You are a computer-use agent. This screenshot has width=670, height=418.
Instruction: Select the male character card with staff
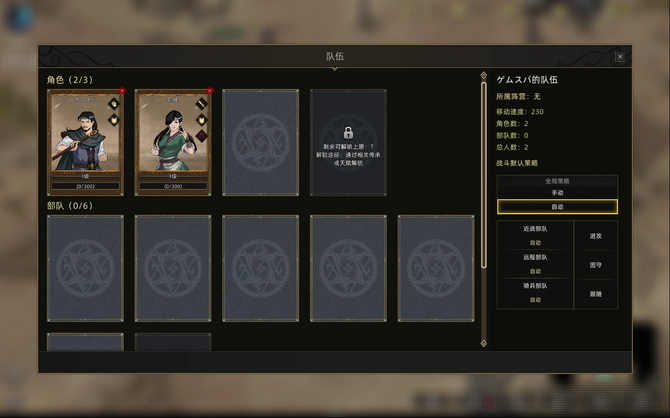tap(85, 140)
